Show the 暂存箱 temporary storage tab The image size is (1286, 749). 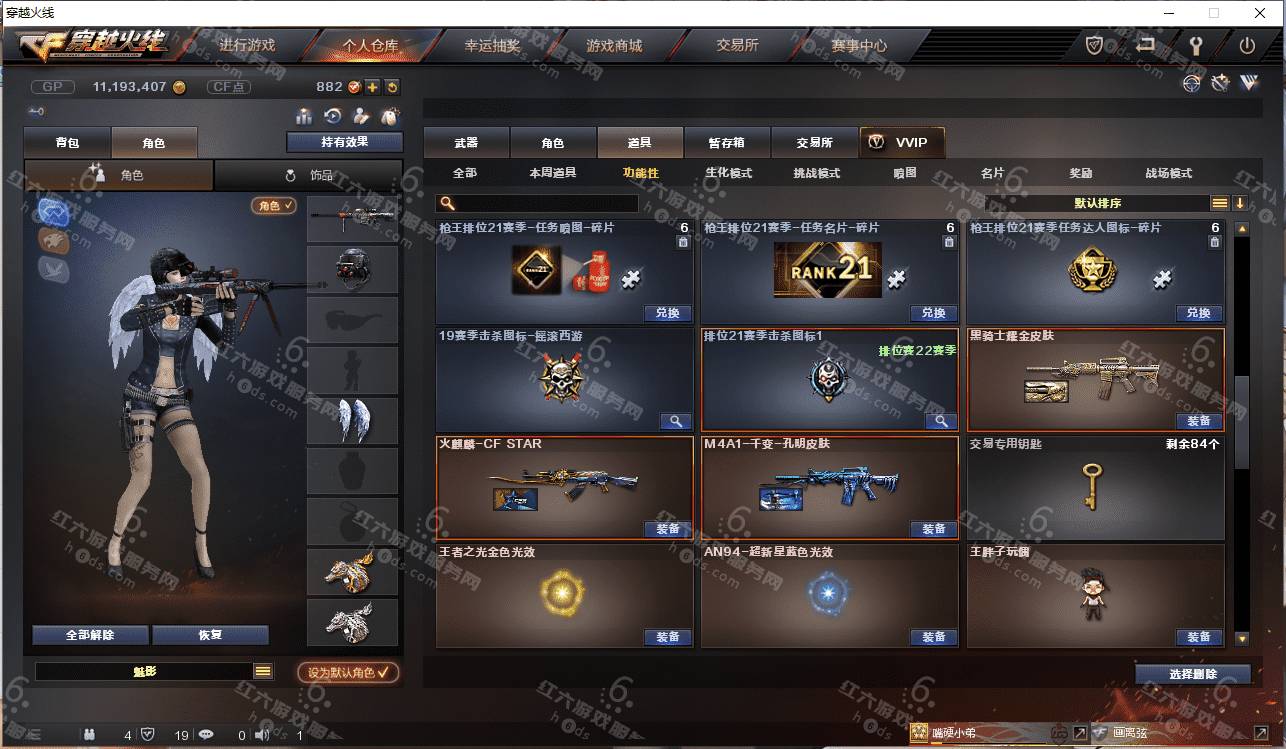click(x=726, y=143)
